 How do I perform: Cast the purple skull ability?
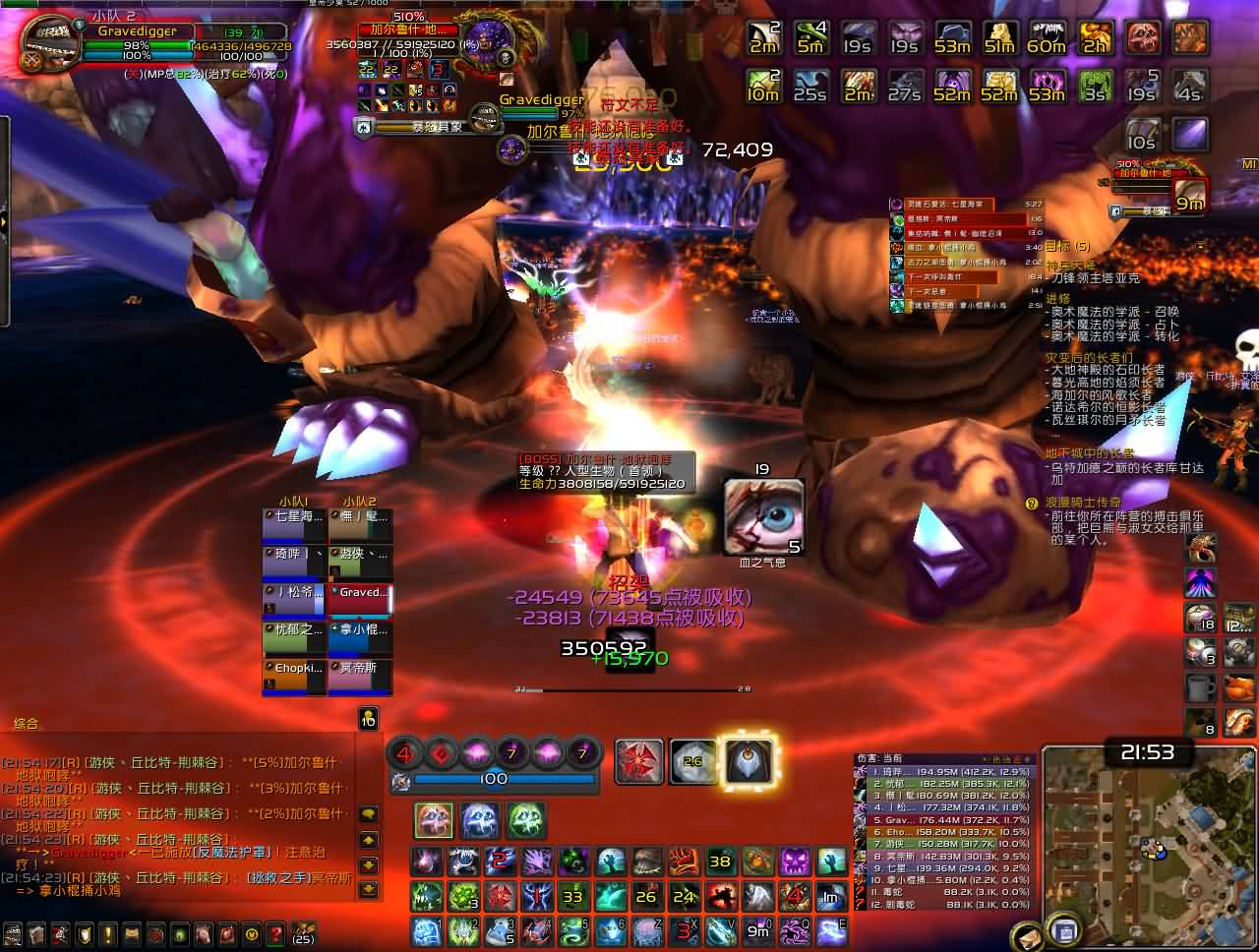[x=794, y=863]
